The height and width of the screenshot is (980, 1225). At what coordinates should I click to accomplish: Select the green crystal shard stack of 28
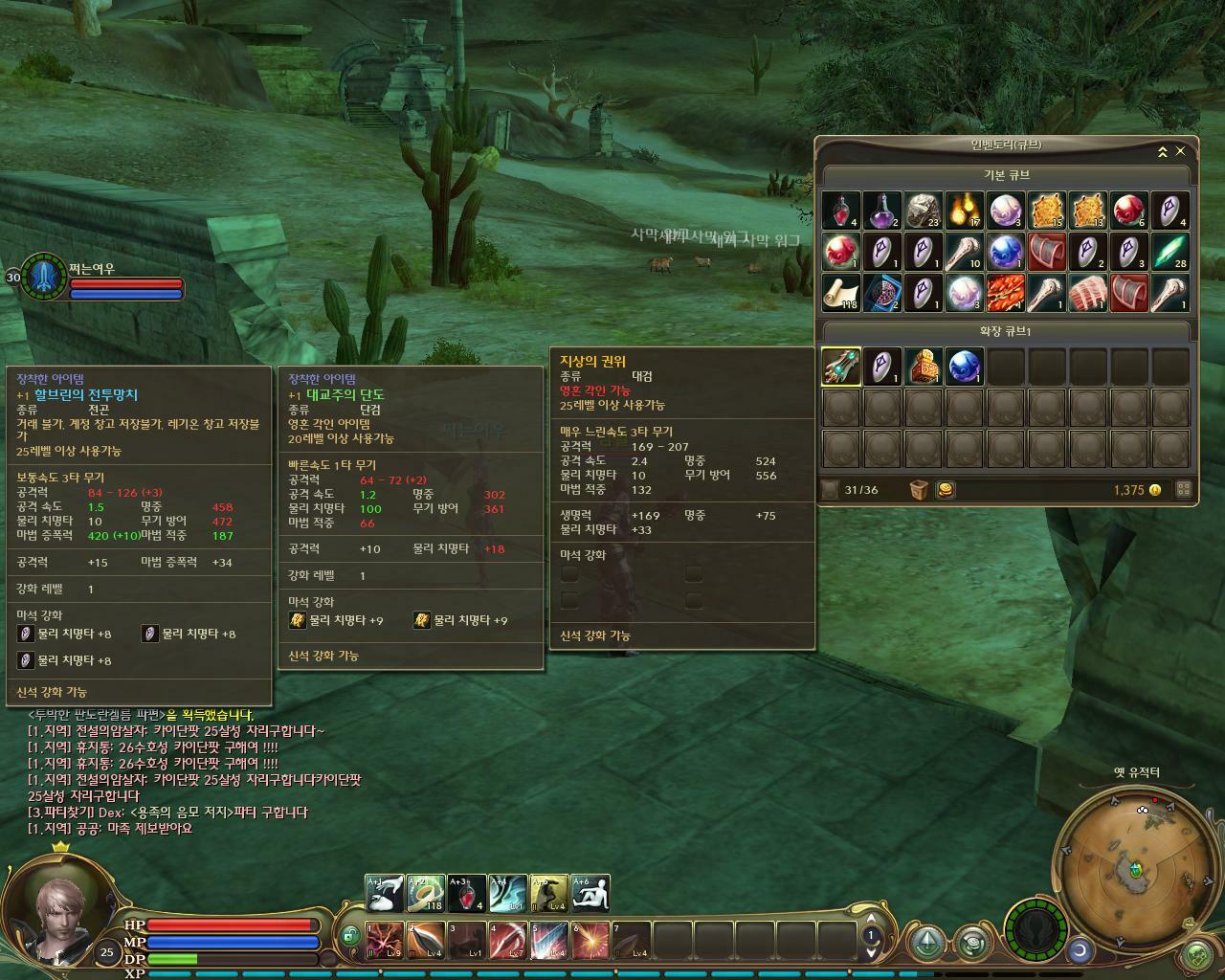(1169, 252)
